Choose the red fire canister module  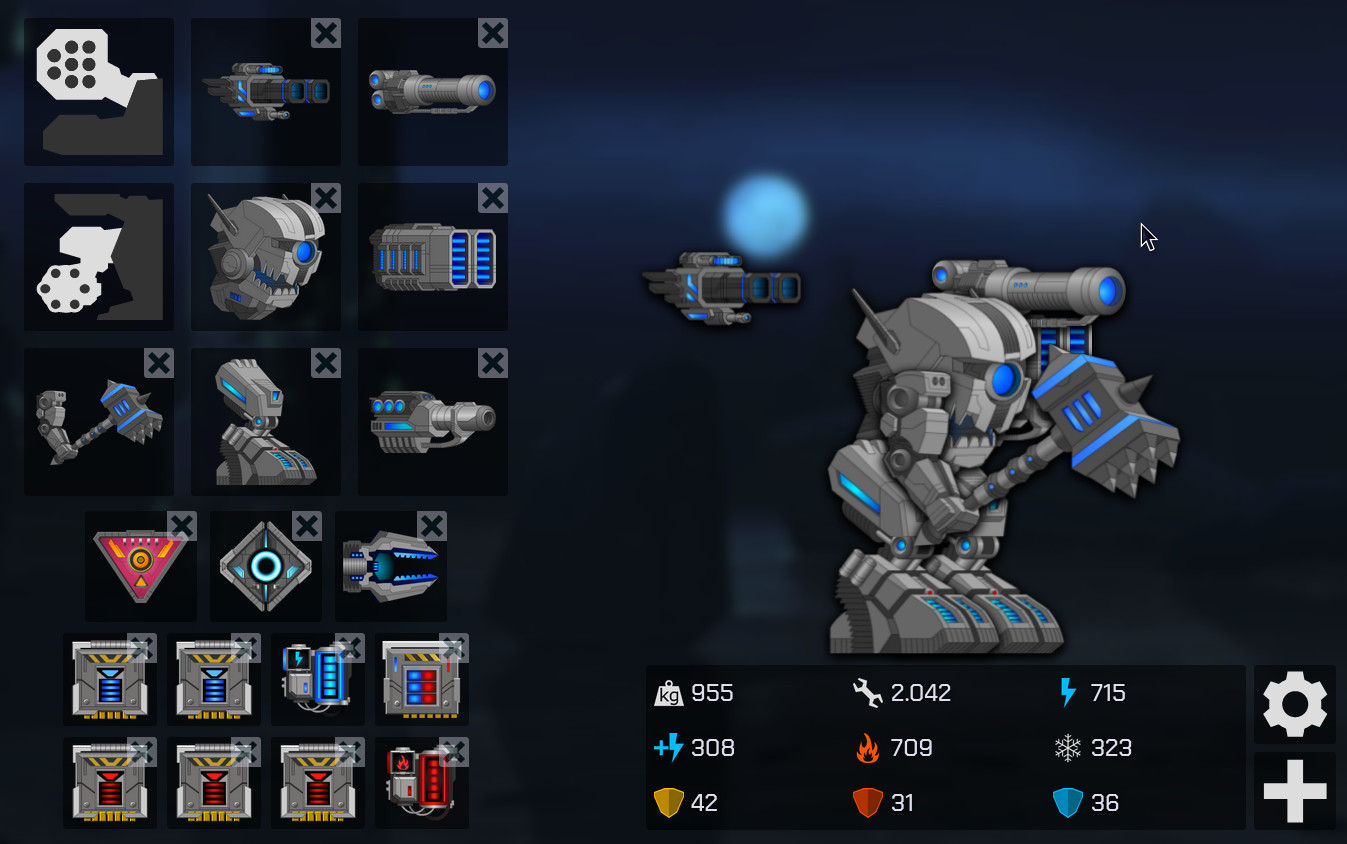[421, 784]
